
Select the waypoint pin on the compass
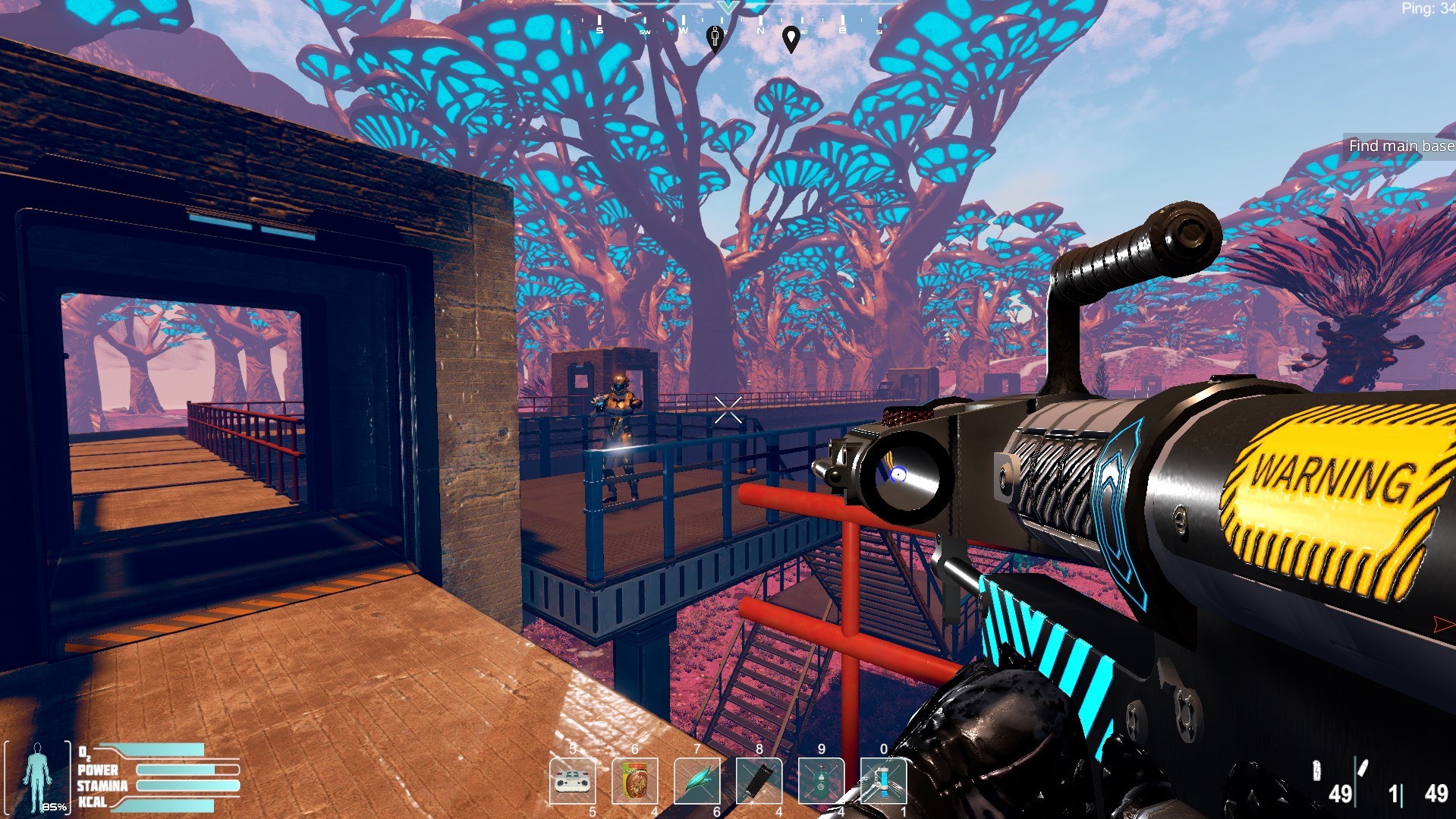point(791,38)
